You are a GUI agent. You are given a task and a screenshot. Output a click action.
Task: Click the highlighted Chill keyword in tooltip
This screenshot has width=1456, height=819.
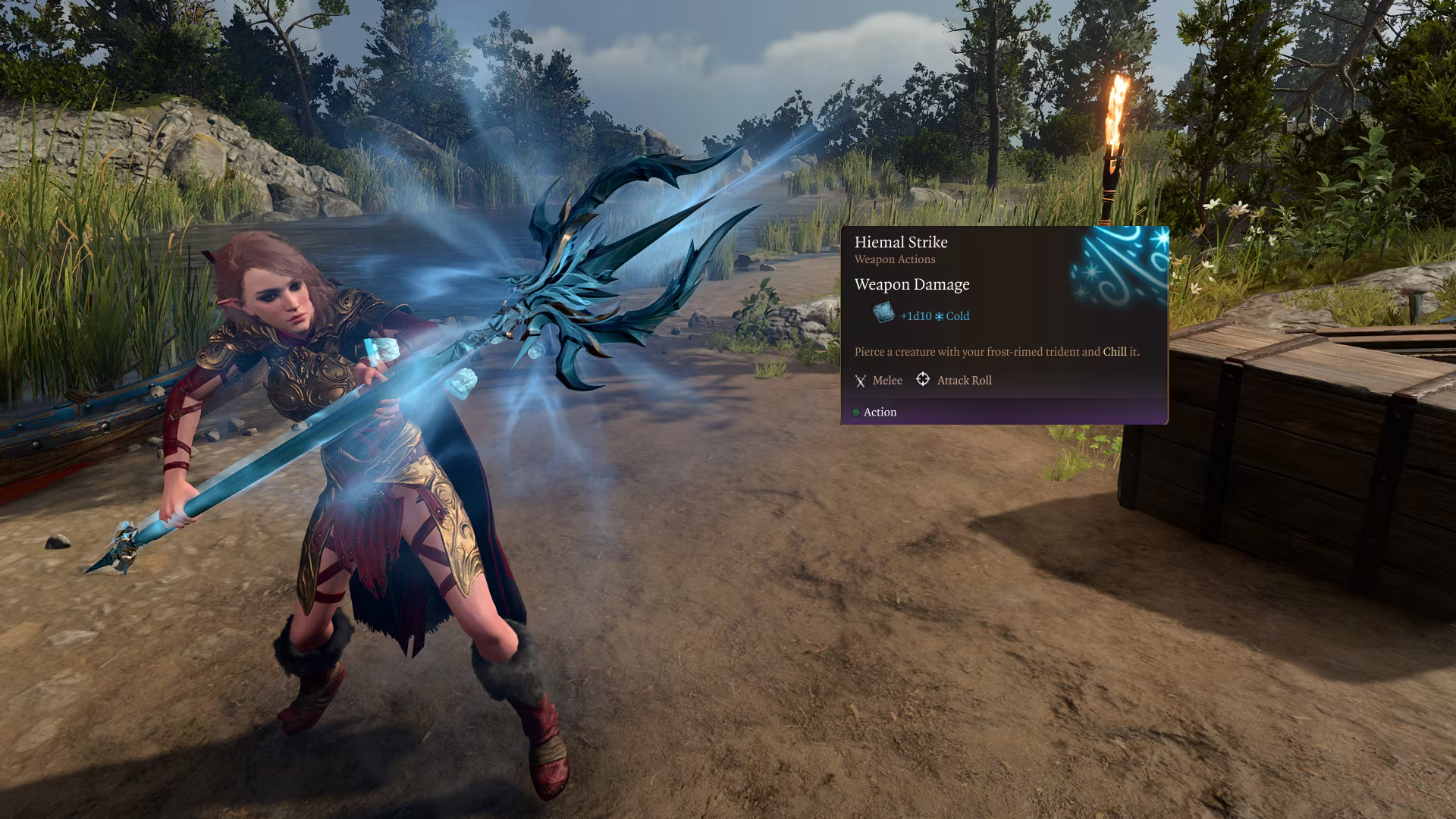1114,352
